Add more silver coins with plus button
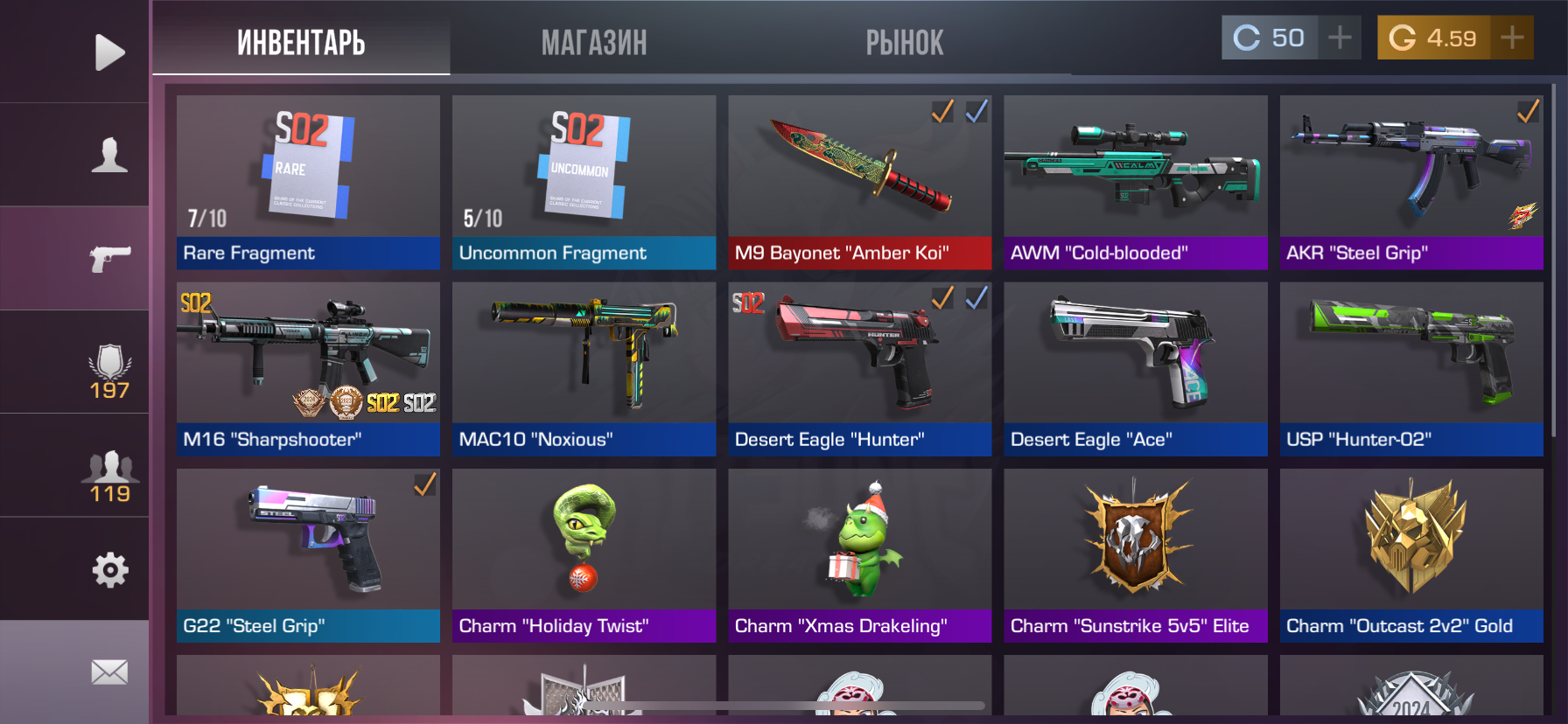 (x=1340, y=38)
